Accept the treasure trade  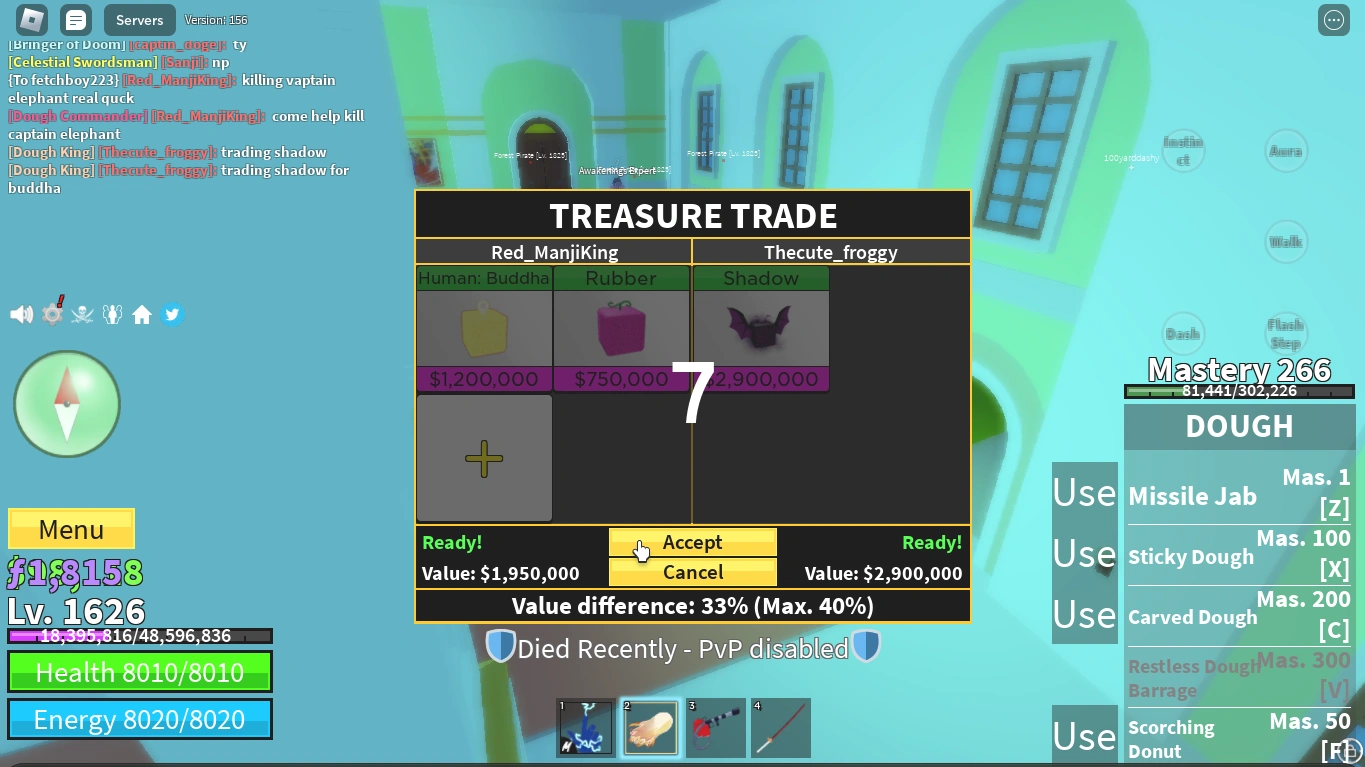coord(692,542)
